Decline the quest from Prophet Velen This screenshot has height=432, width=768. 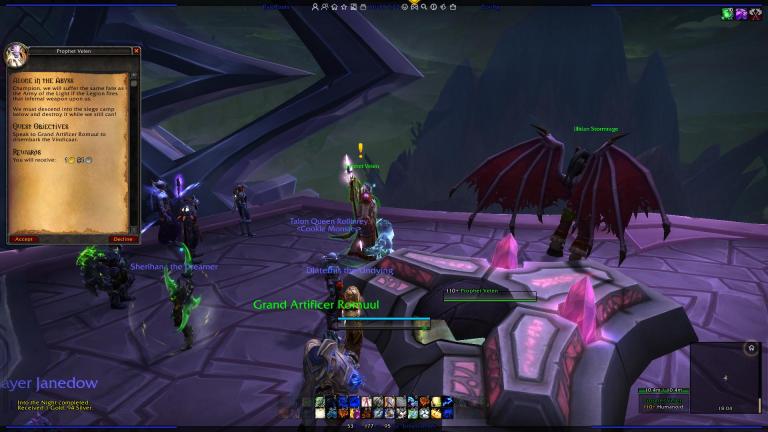pyautogui.click(x=123, y=239)
